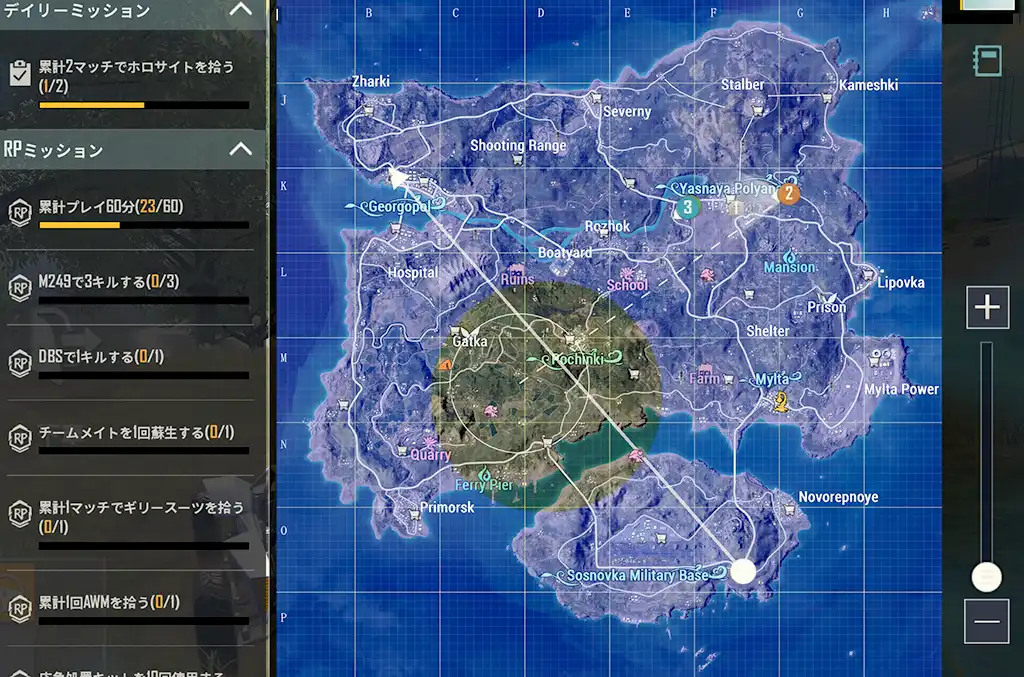Click the teal number 3 teammate marker
The width and height of the screenshot is (1024, 677).
(687, 207)
